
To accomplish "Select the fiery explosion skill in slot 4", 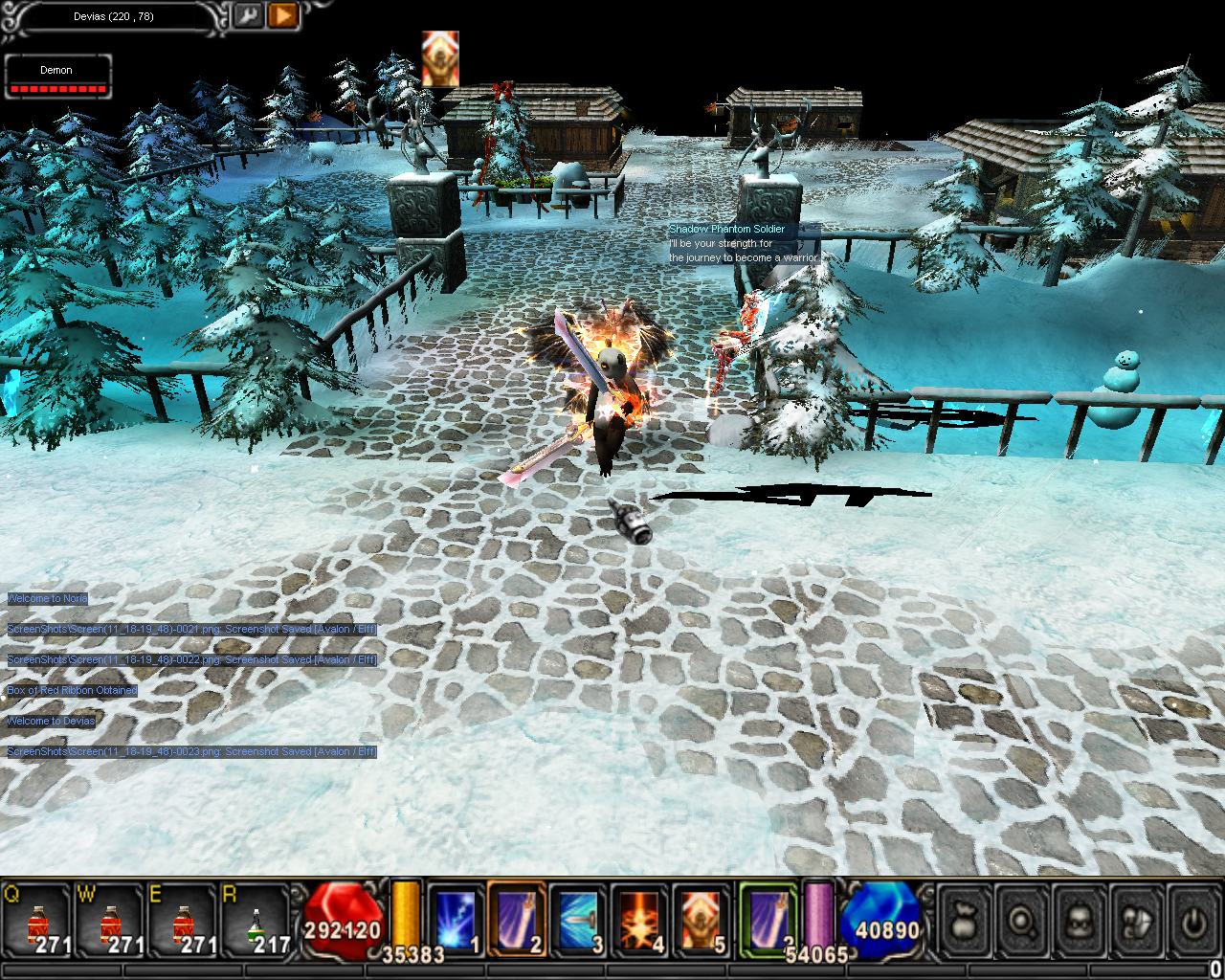I will click(639, 921).
